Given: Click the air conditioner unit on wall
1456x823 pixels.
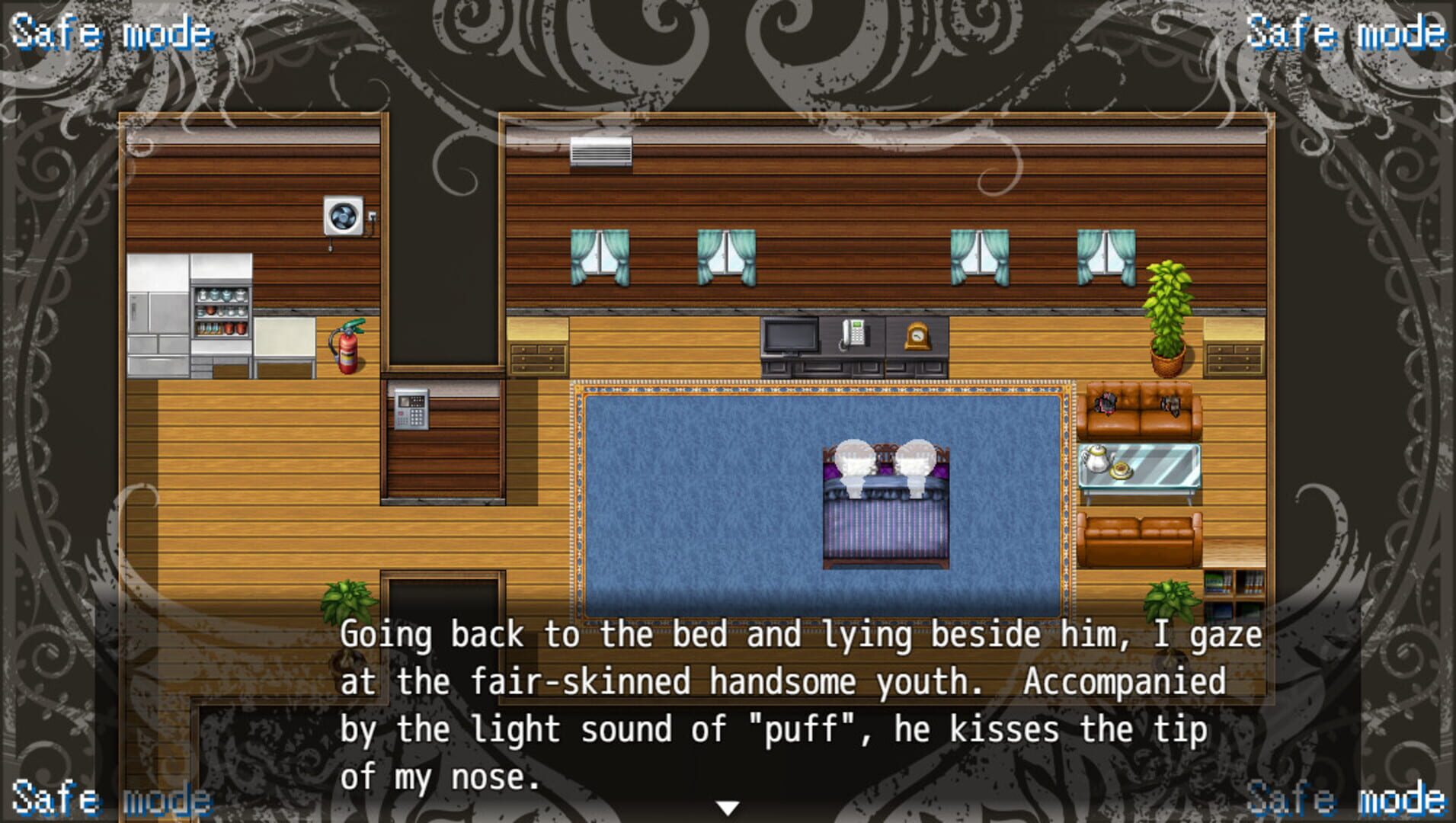Looking at the screenshot, I should pos(601,153).
